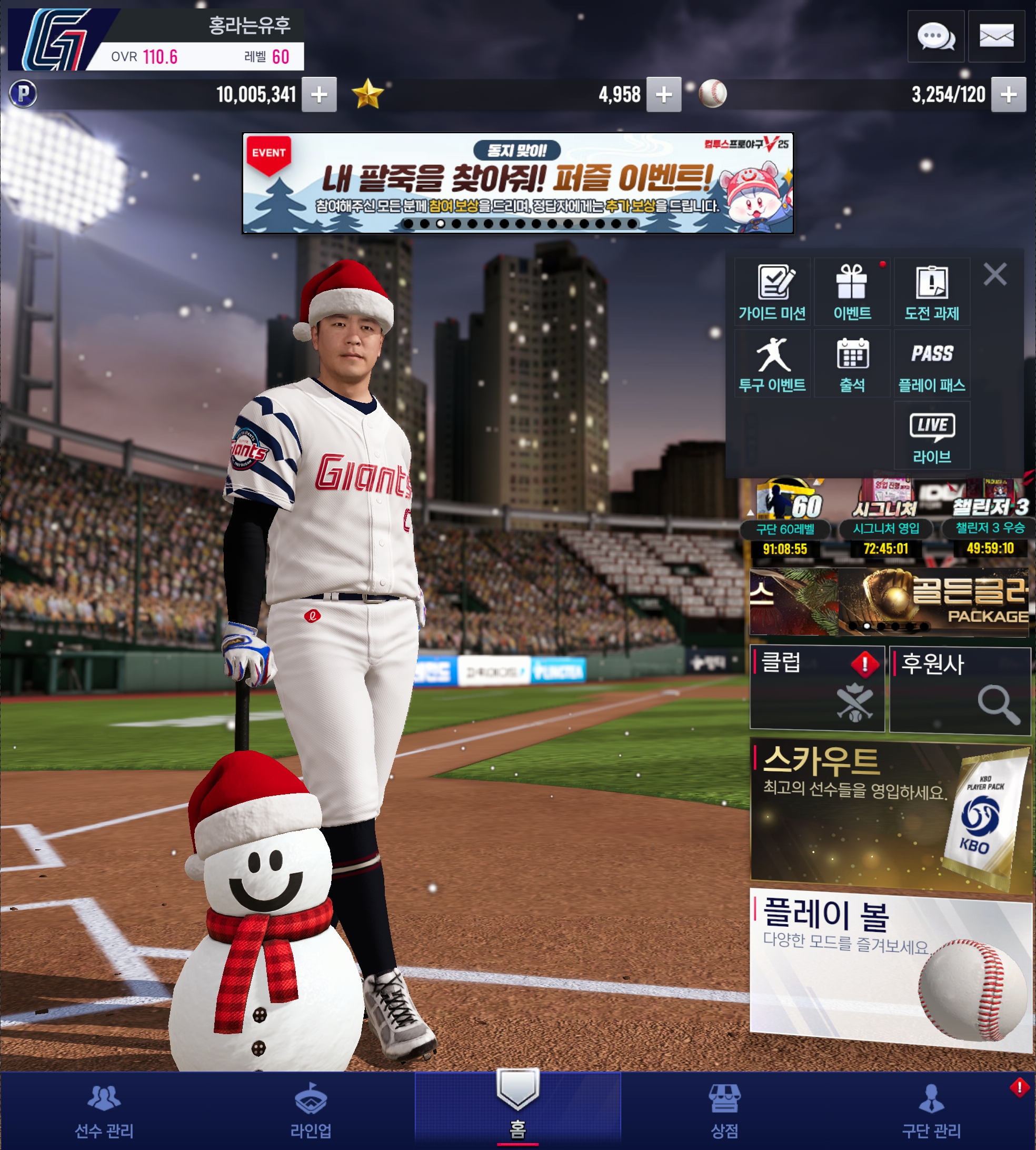Open the puzzle event banner

pyautogui.click(x=517, y=183)
